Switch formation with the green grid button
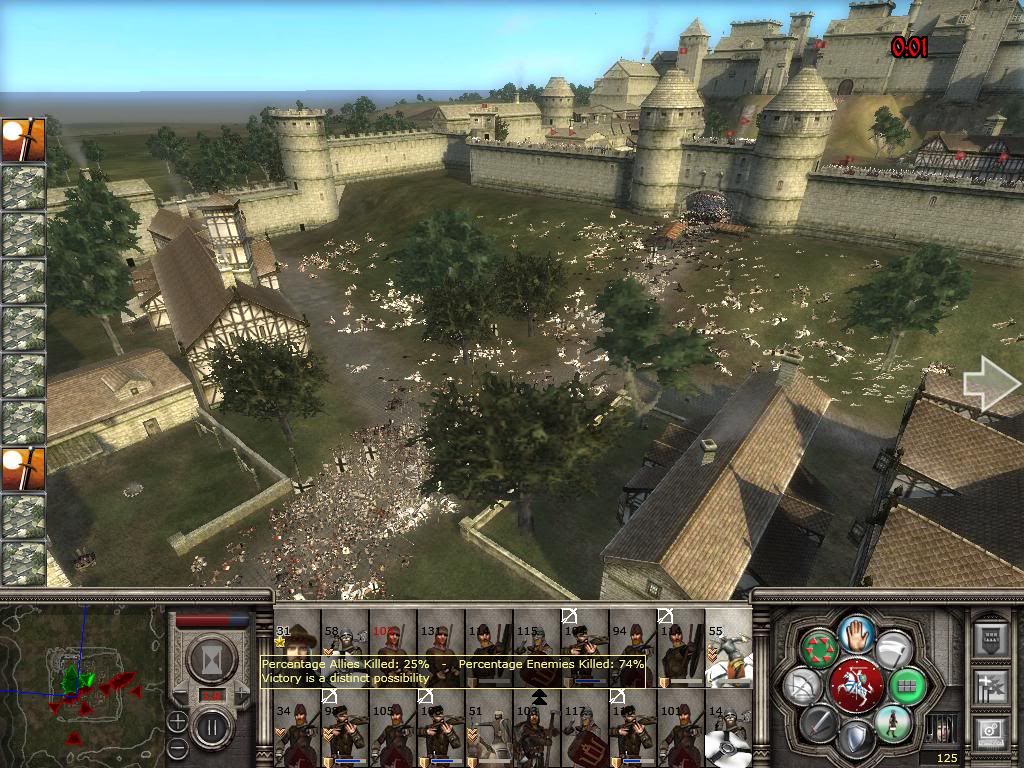Image resolution: width=1024 pixels, height=768 pixels. click(908, 686)
